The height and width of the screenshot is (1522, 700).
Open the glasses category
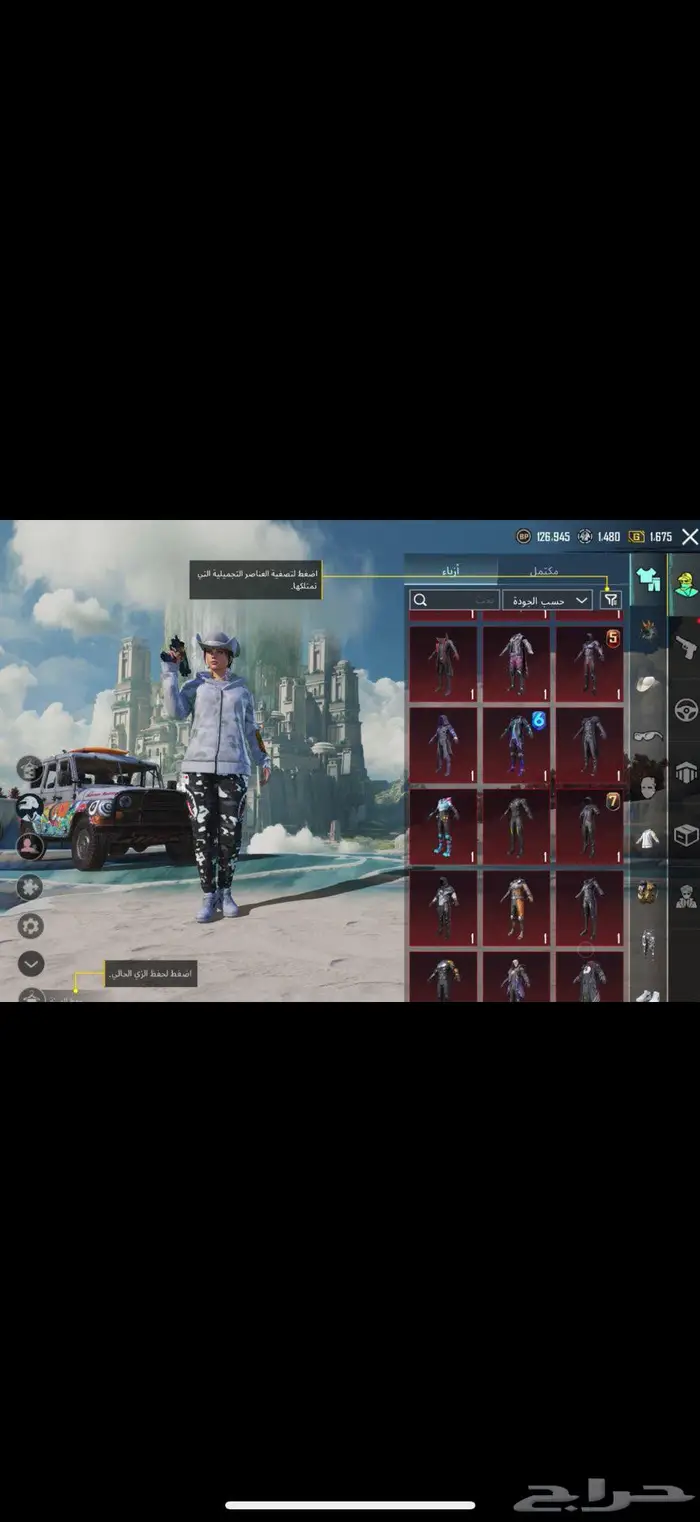click(x=649, y=737)
